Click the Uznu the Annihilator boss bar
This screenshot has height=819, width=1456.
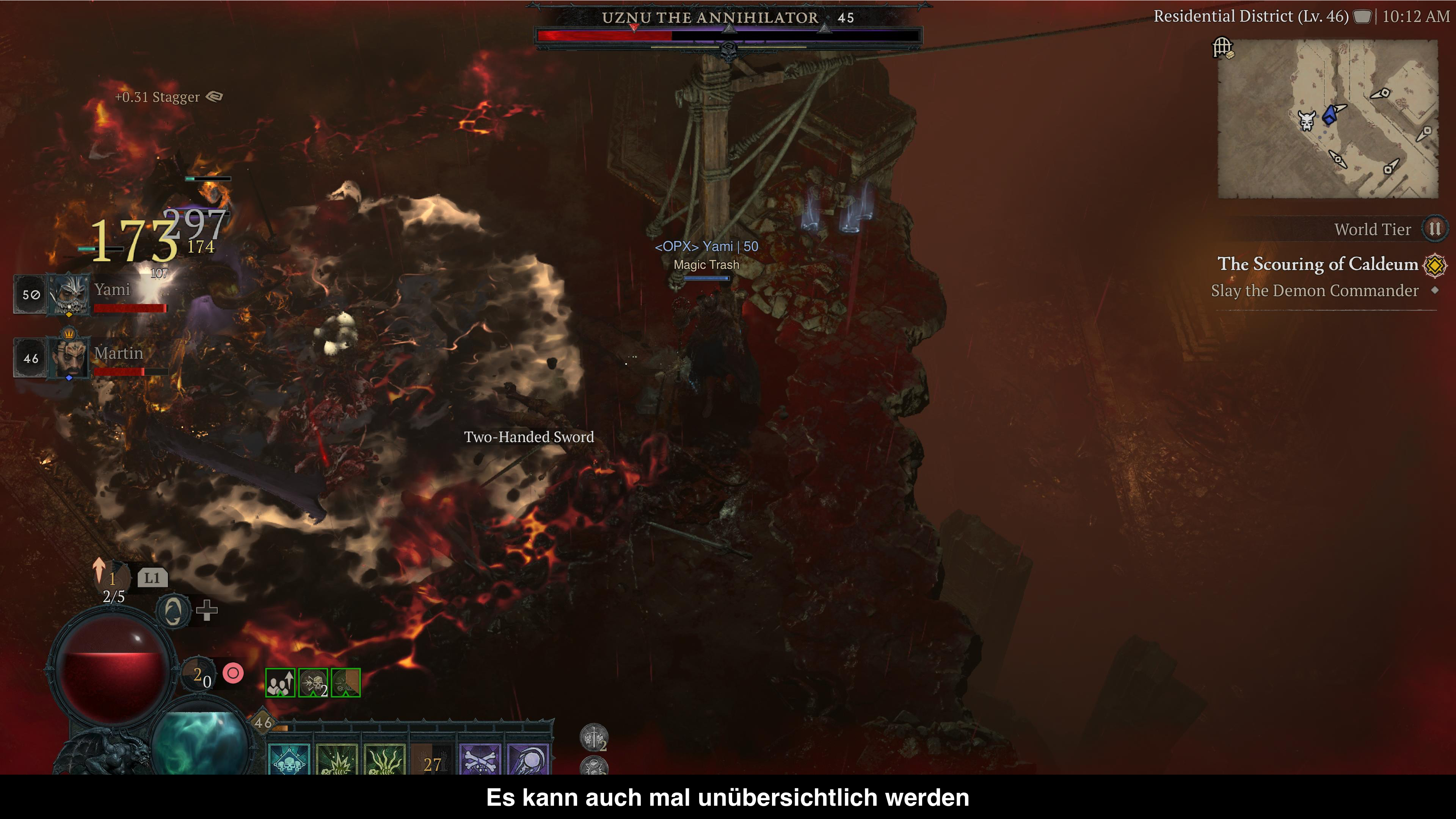point(728,35)
